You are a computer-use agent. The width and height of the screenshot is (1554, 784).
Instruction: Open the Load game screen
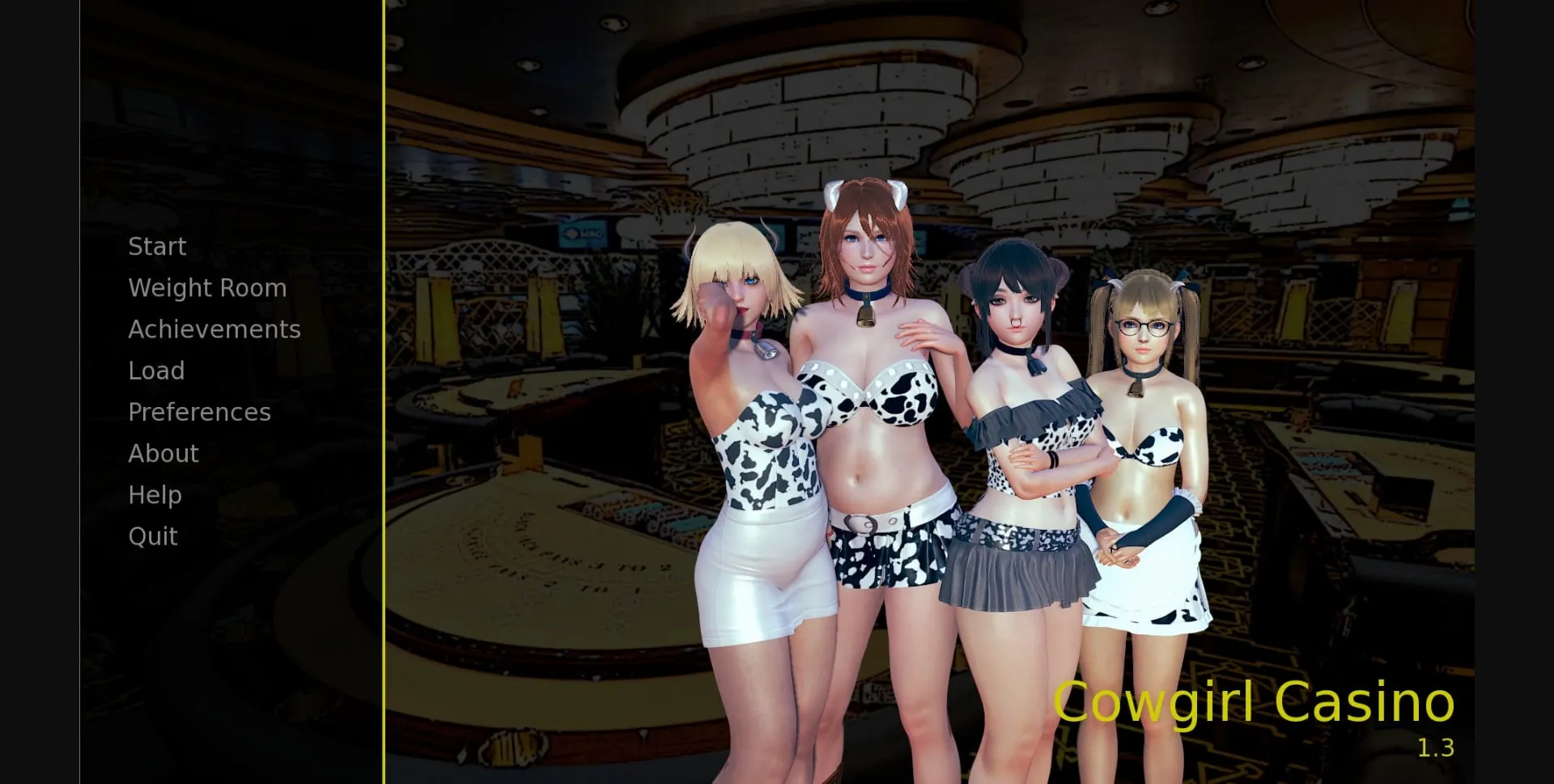pos(157,370)
